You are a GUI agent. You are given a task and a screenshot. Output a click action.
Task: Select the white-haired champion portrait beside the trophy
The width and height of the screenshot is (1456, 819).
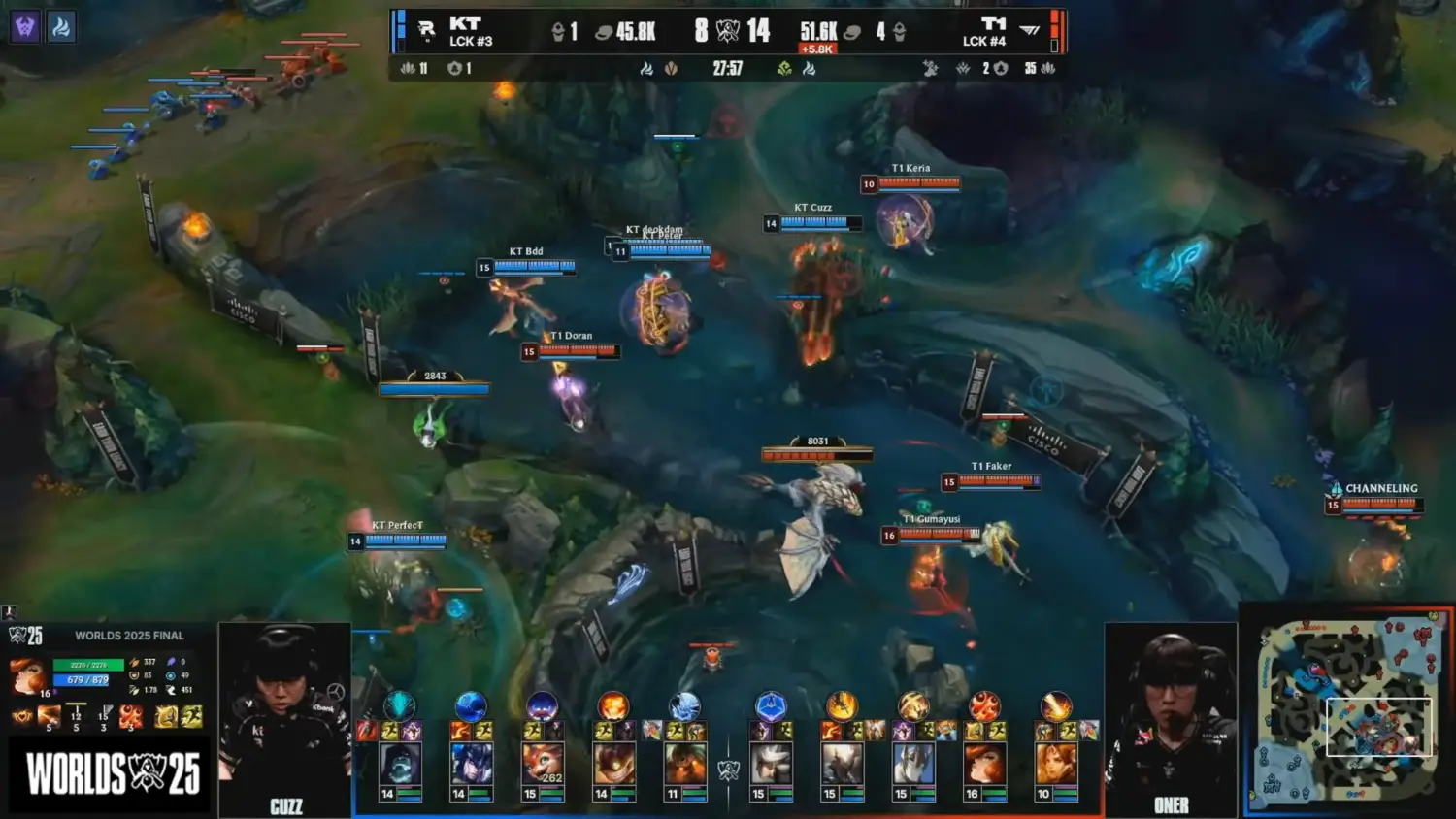[771, 765]
